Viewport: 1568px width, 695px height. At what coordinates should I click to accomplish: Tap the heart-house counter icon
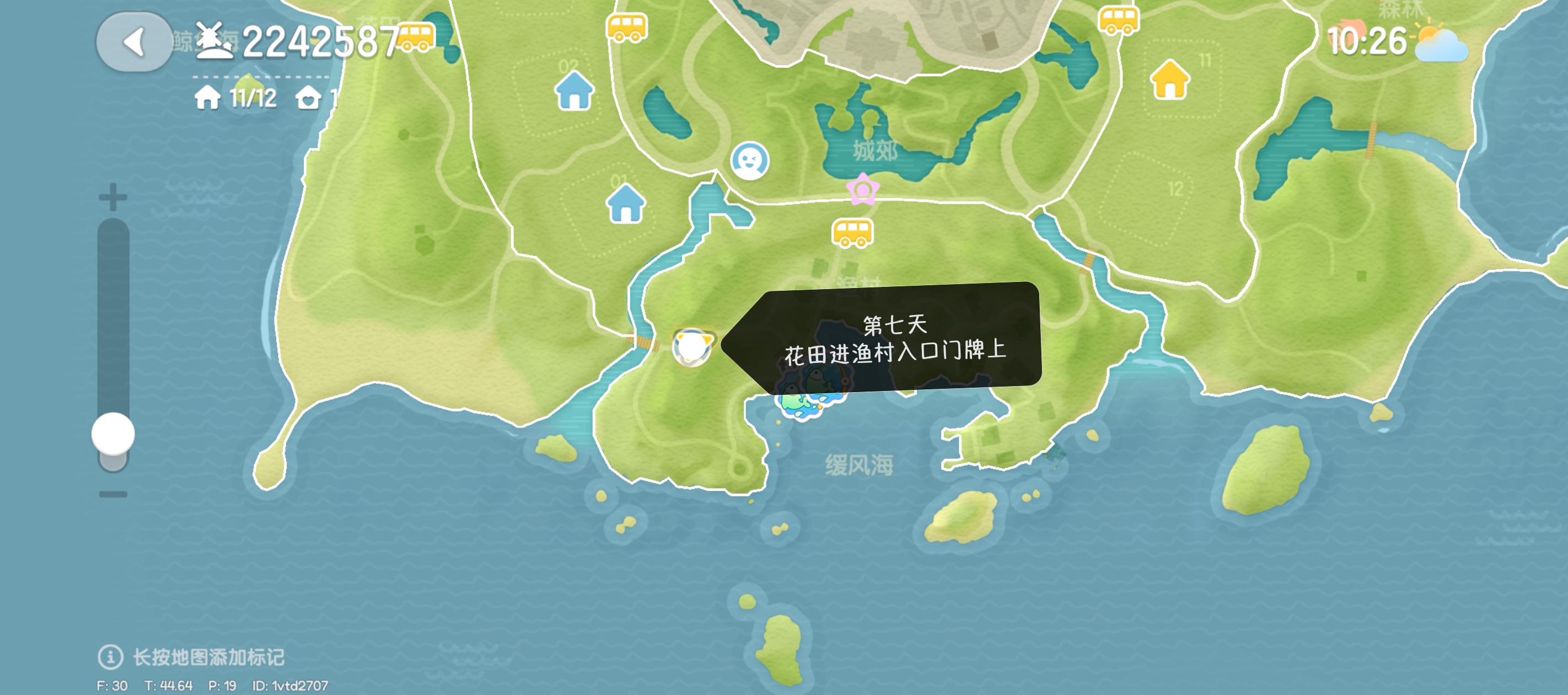click(309, 98)
